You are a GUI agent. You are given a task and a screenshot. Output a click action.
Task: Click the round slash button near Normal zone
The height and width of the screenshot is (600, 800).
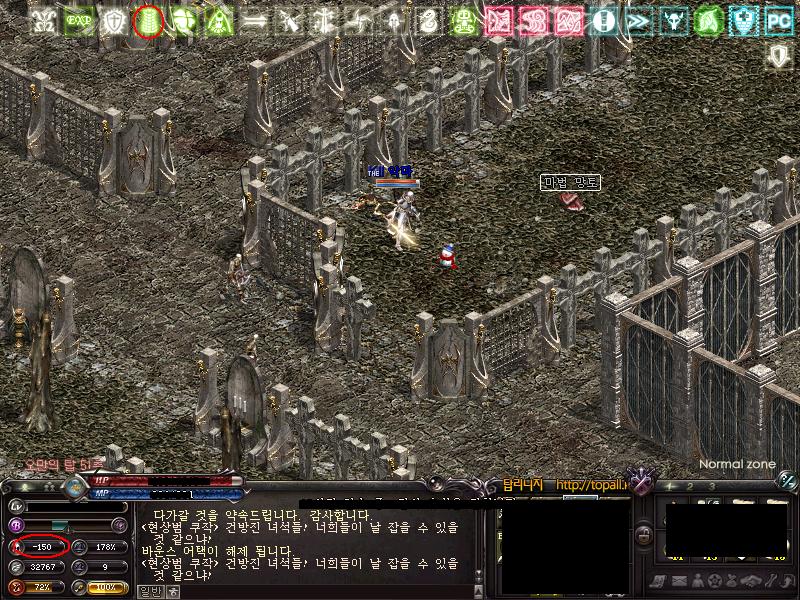[787, 480]
